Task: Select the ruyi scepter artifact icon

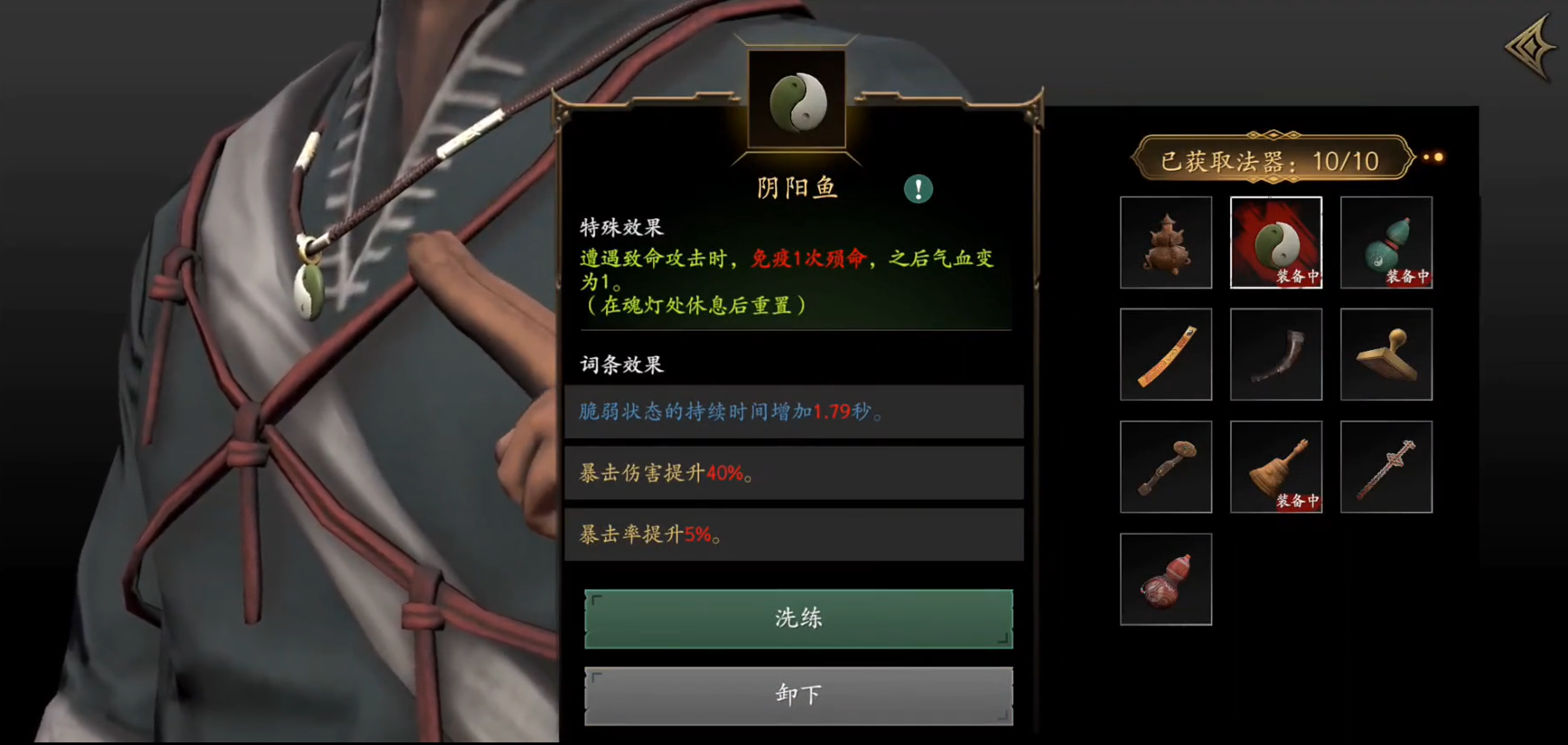Action: (1165, 465)
